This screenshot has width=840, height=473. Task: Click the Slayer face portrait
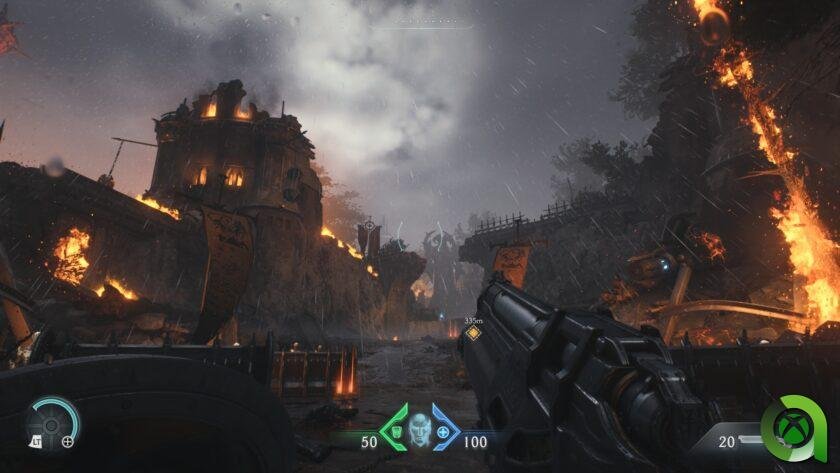tap(419, 428)
